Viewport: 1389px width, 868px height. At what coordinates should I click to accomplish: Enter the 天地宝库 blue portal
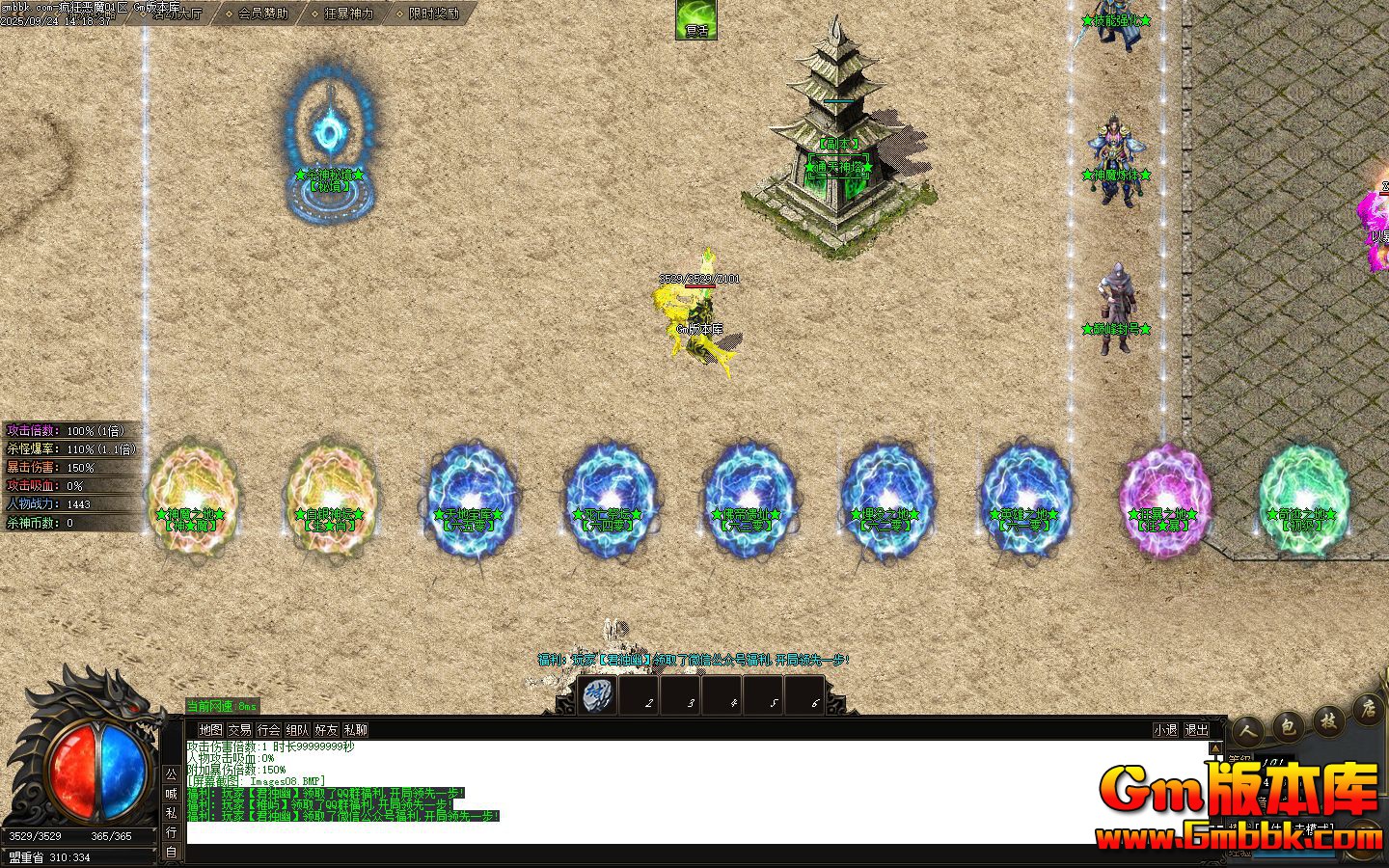coord(472,497)
